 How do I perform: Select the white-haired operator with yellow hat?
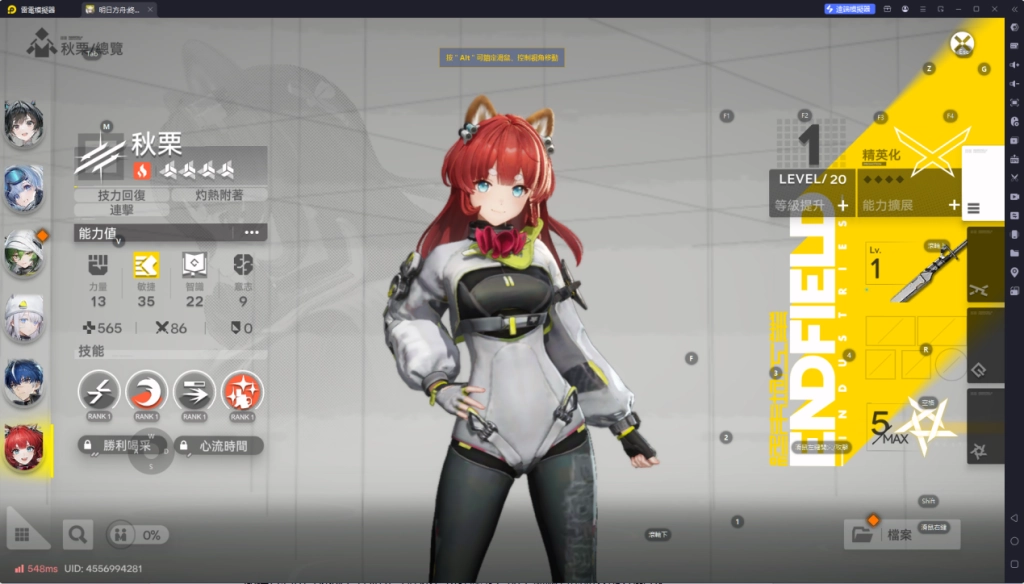(23, 319)
